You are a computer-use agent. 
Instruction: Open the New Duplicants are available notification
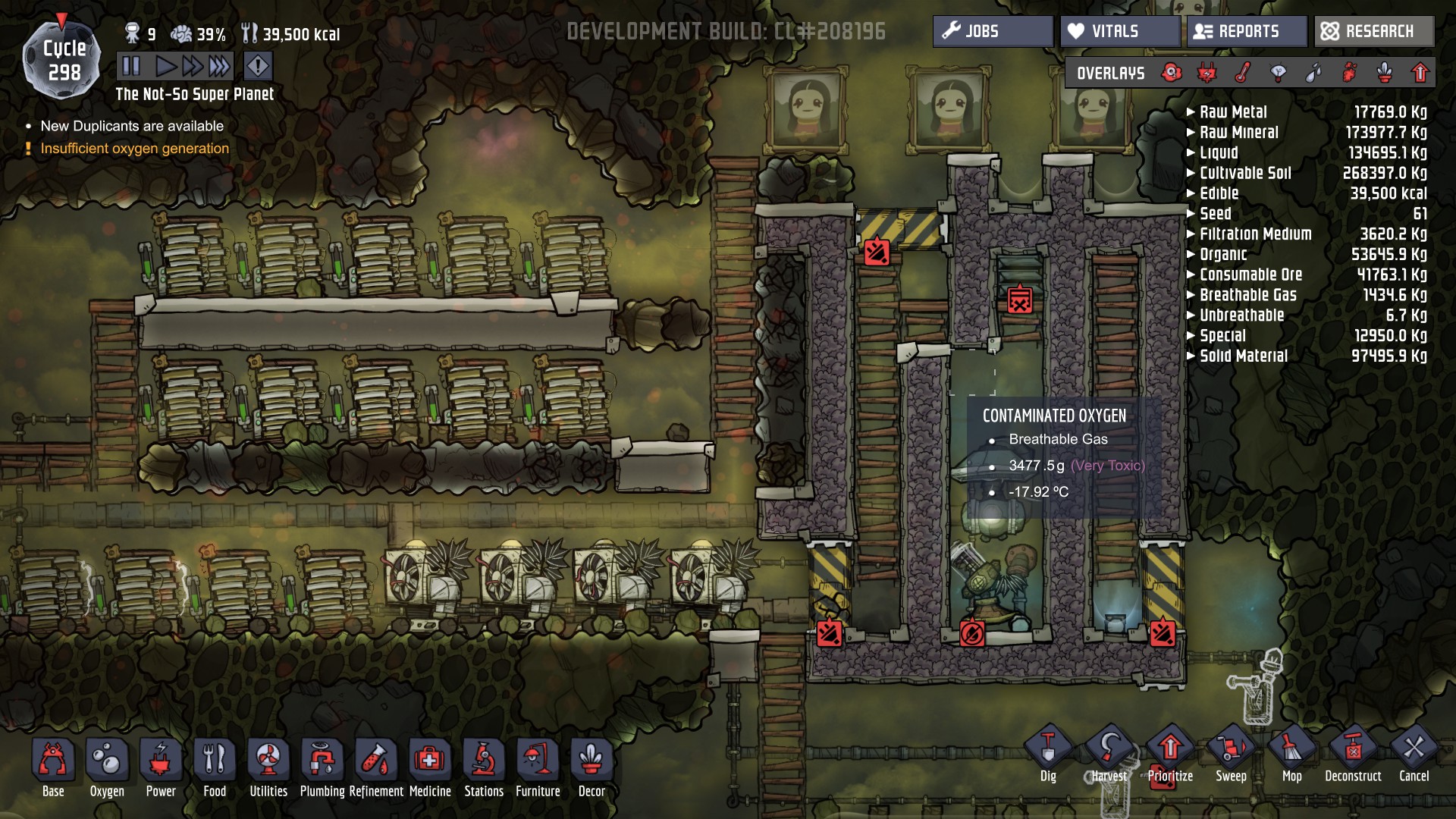[x=132, y=126]
